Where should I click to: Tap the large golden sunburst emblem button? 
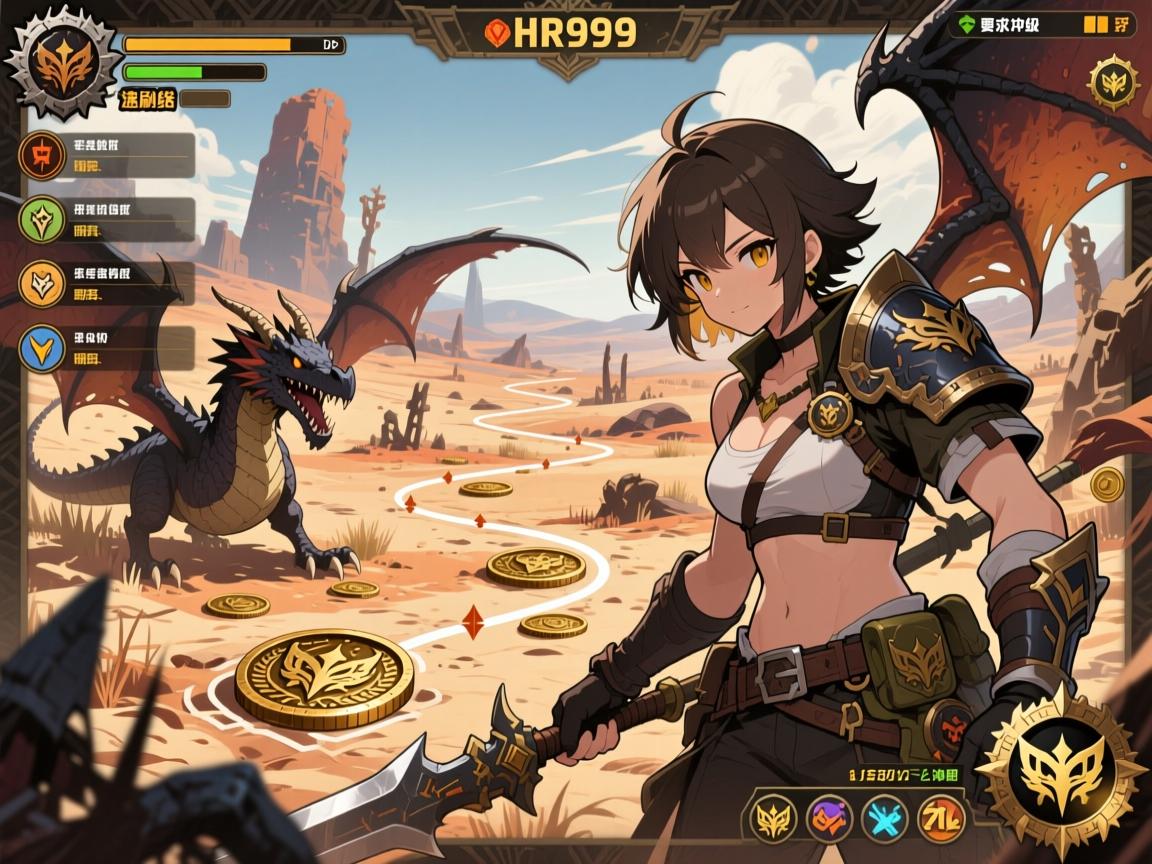point(1061,769)
